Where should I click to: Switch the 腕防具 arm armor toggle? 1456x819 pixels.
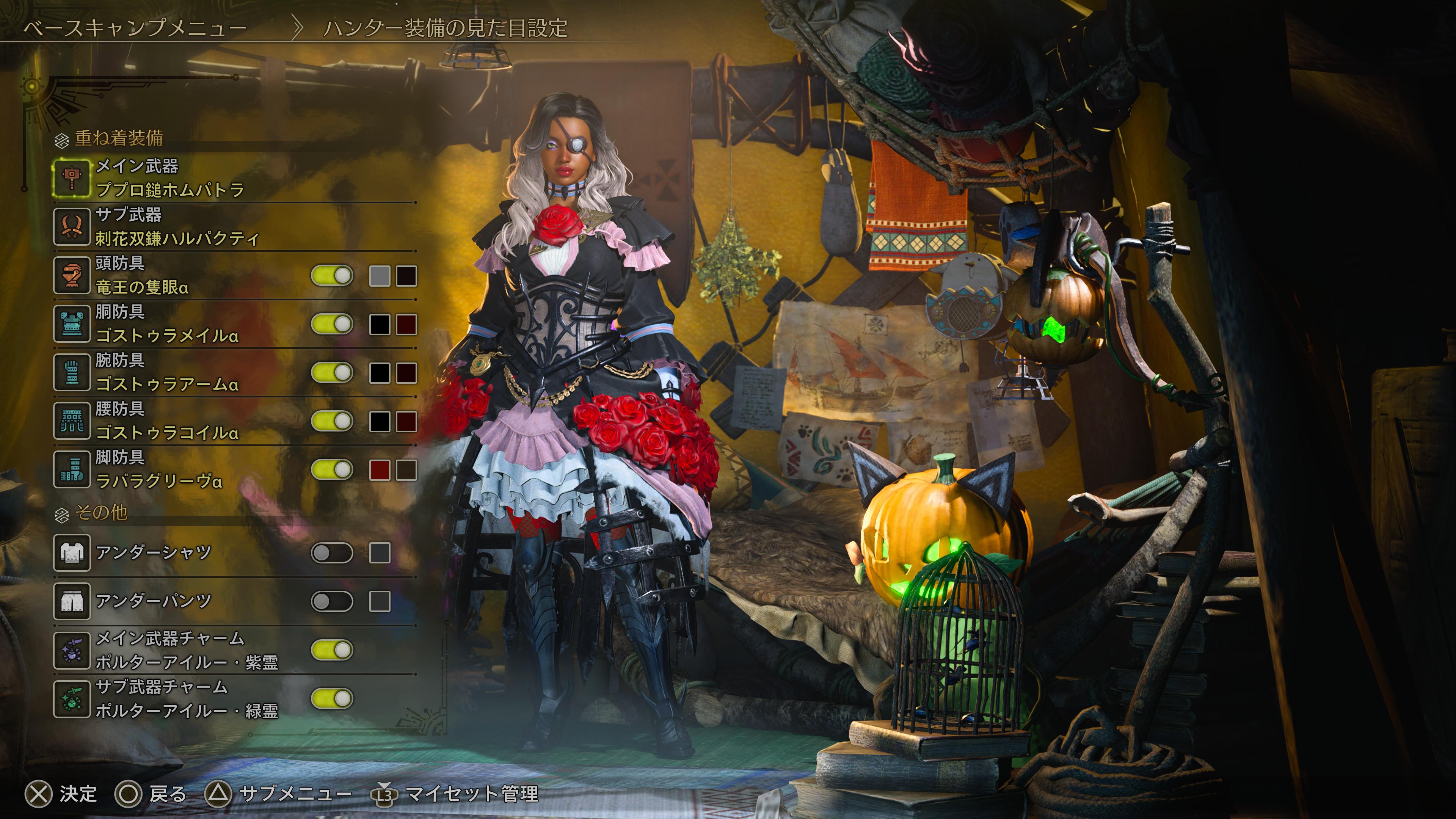click(332, 373)
